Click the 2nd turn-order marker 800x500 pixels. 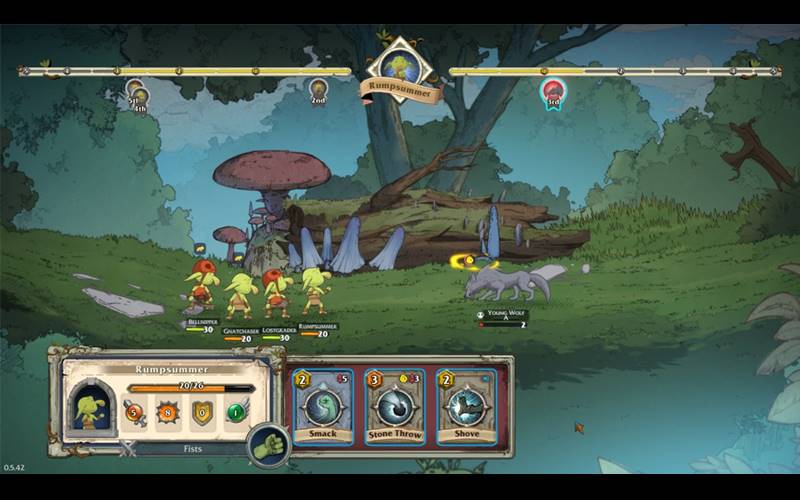pyautogui.click(x=318, y=90)
